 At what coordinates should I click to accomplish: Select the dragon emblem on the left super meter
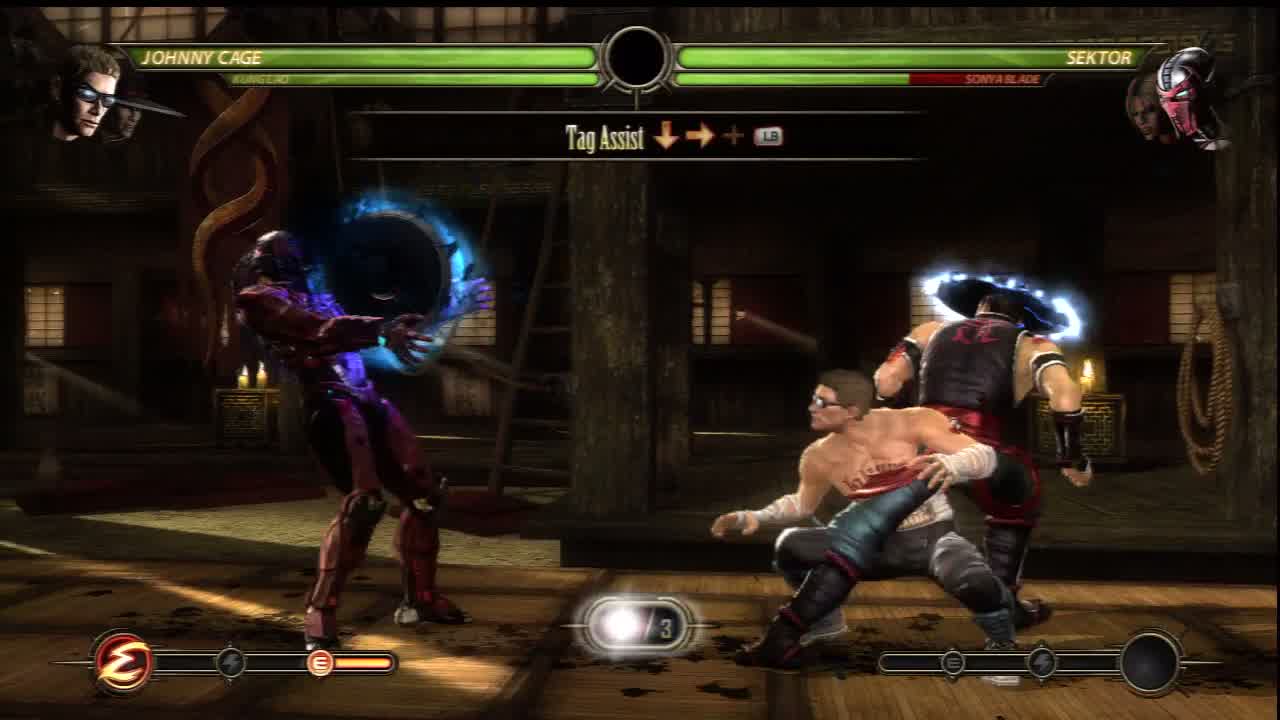tap(123, 662)
